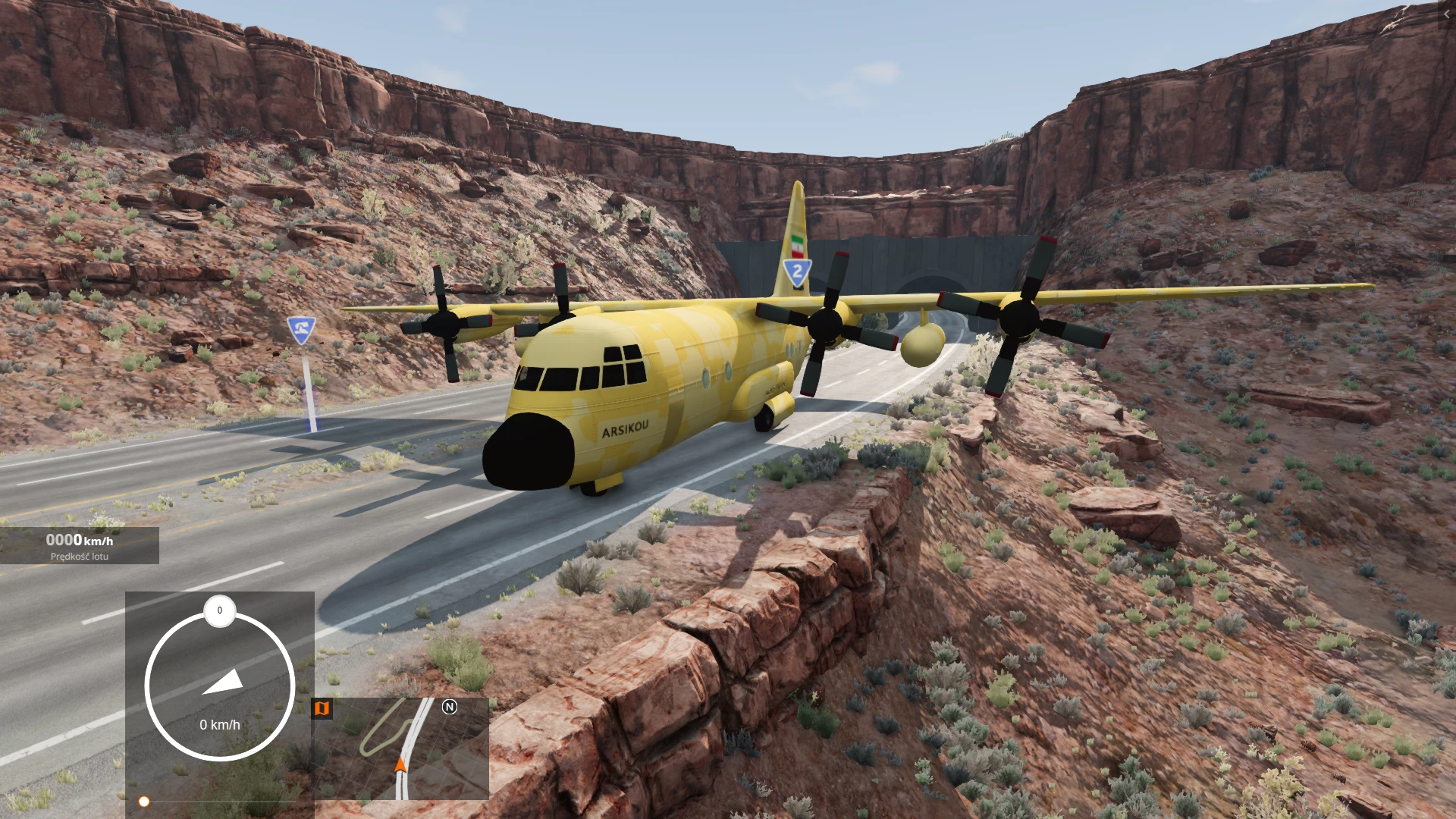Click the ARSIKOU label on the aircraft fuselage
This screenshot has height=819, width=1456.
point(623,429)
